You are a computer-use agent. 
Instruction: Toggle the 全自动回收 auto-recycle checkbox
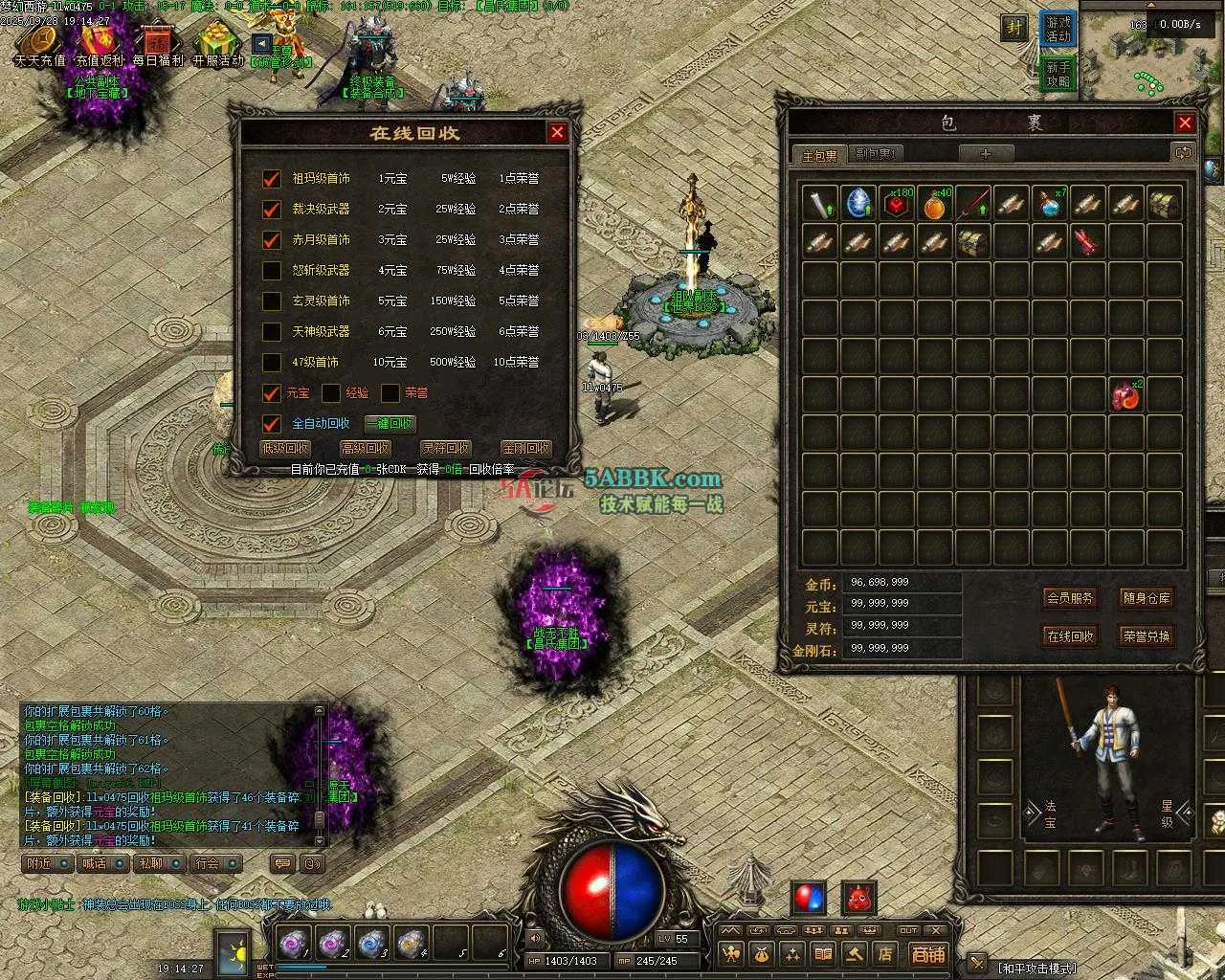(272, 424)
